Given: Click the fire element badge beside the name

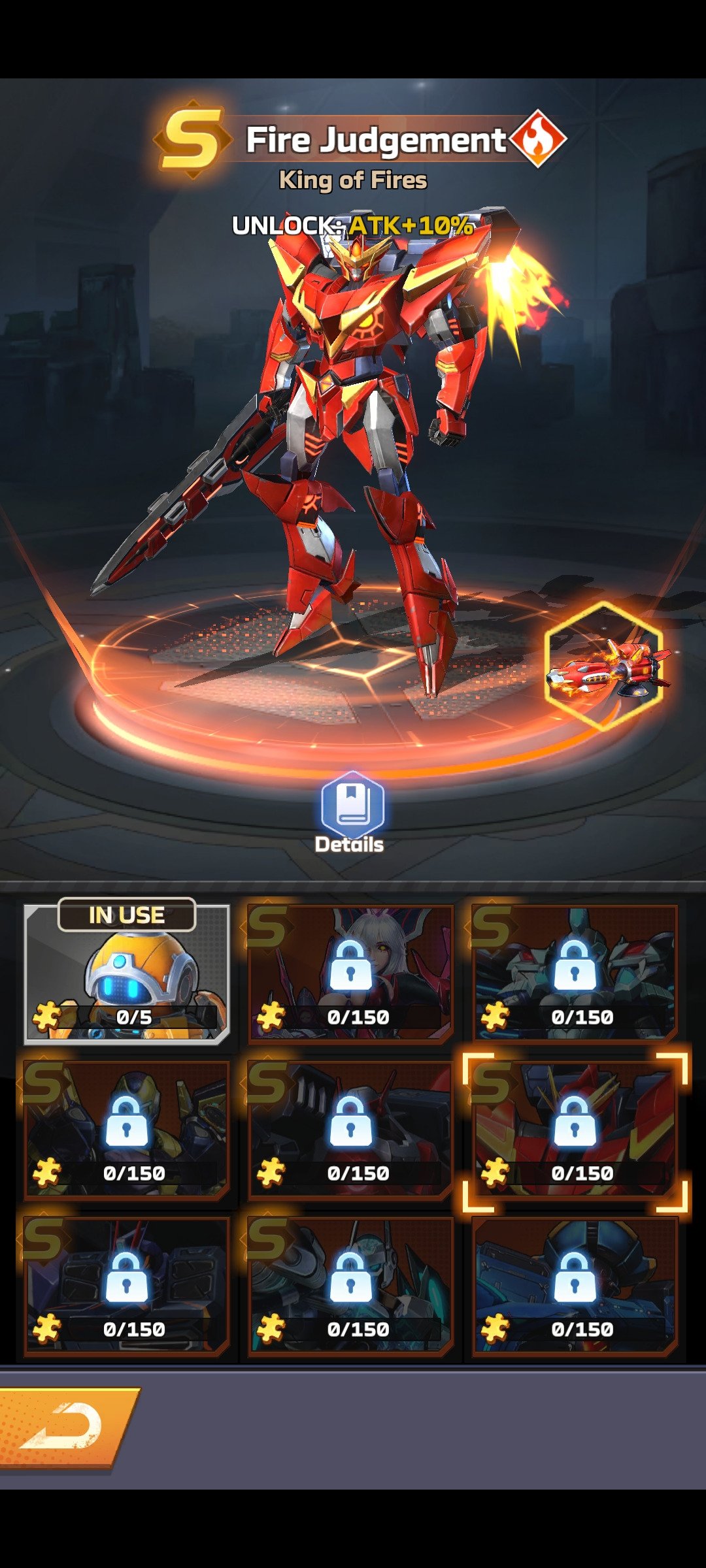Looking at the screenshot, I should pyautogui.click(x=537, y=139).
